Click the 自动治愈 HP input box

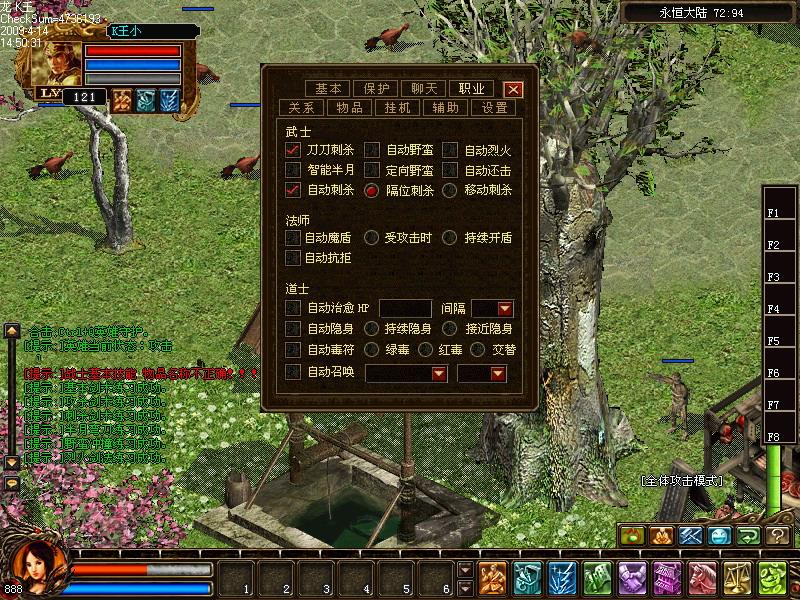point(405,309)
